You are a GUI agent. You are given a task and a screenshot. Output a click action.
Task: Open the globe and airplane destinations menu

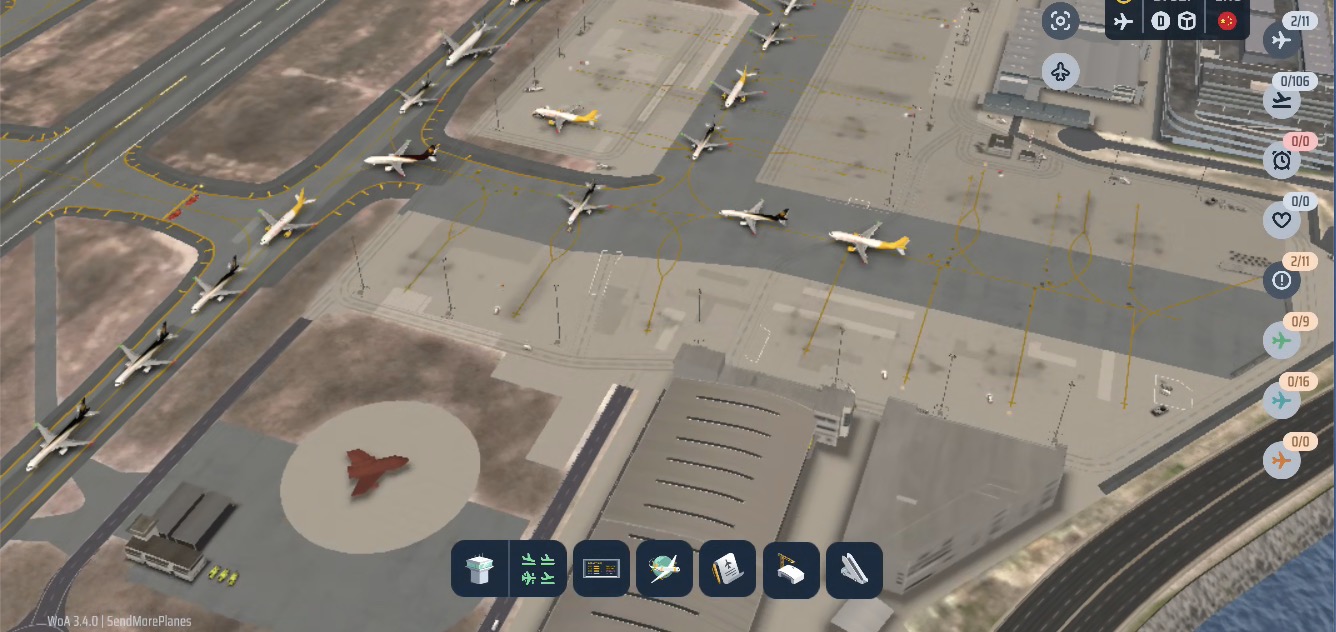point(664,569)
